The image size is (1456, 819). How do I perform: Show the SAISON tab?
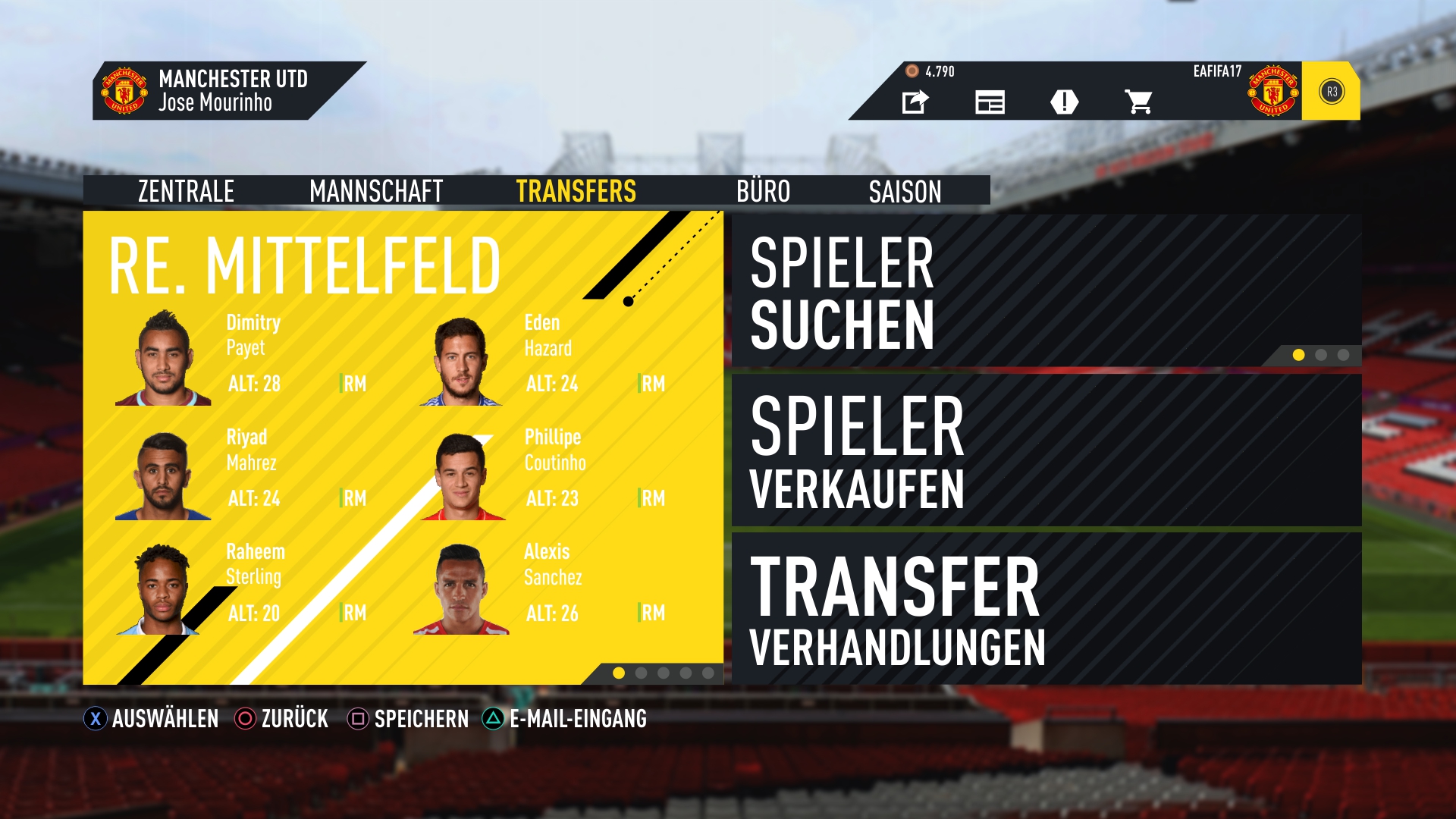(905, 191)
